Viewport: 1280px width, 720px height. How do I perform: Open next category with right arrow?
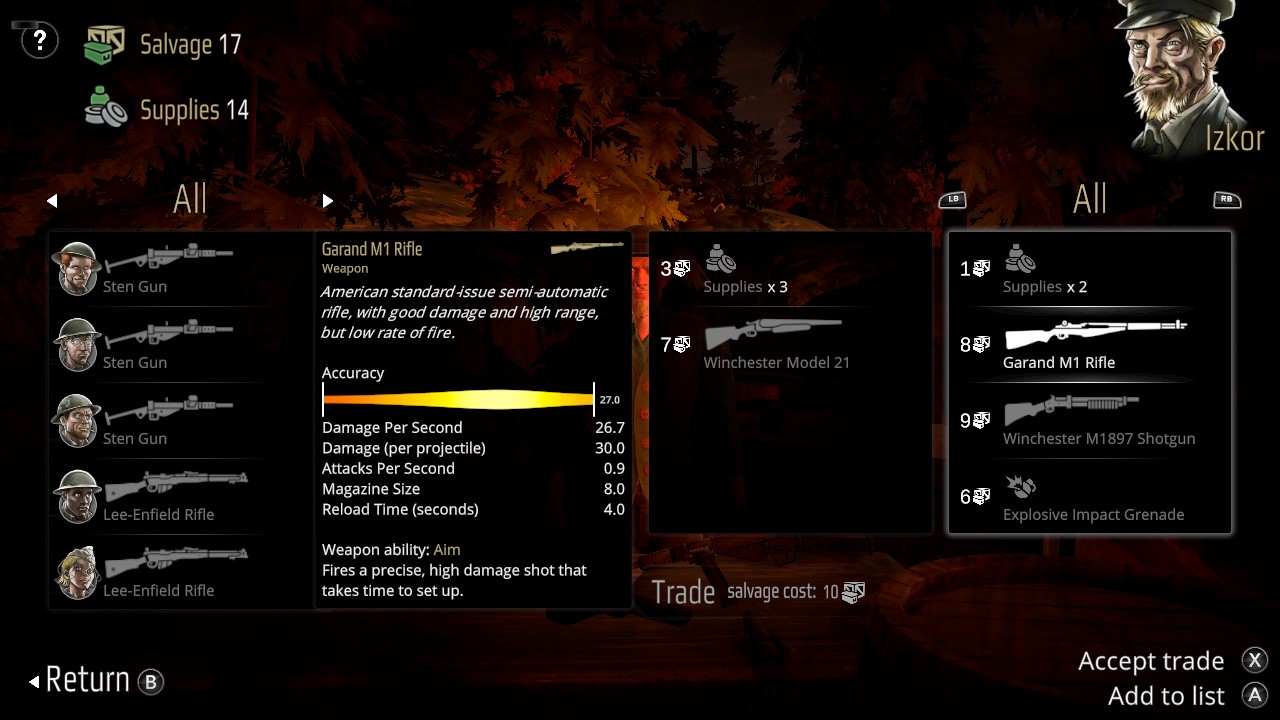(x=327, y=200)
